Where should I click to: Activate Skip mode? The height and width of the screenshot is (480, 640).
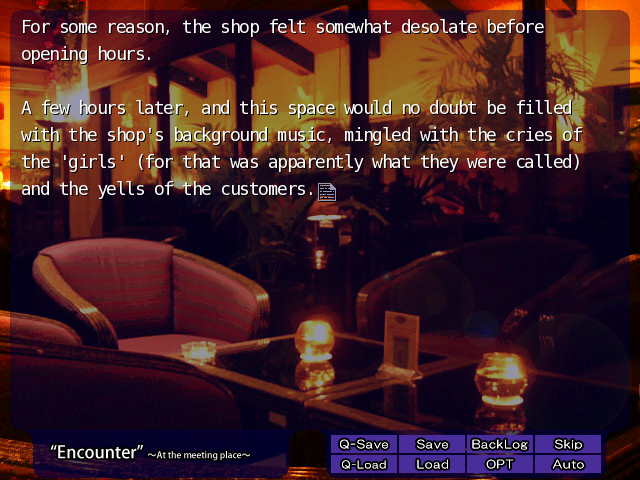(568, 444)
